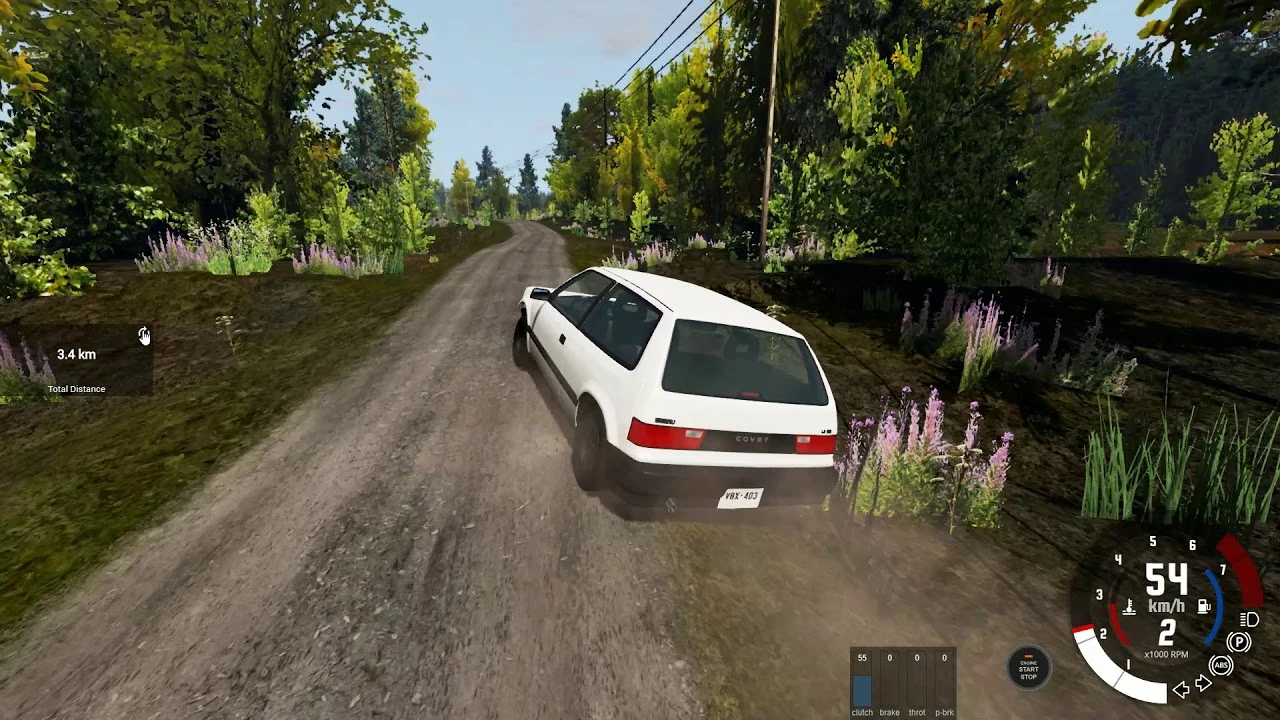Toggle the ENGINE START STOP button

(1028, 670)
